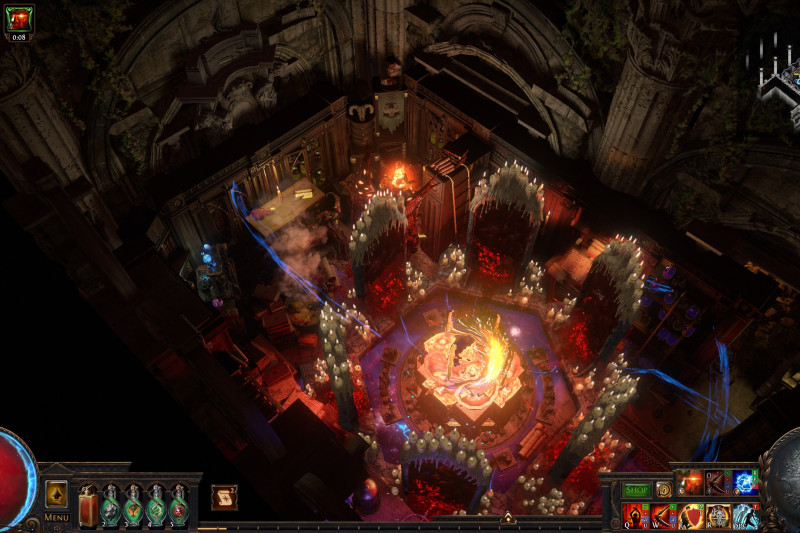The height and width of the screenshot is (533, 800).
Task: Open the green Shop button
Action: click(636, 490)
